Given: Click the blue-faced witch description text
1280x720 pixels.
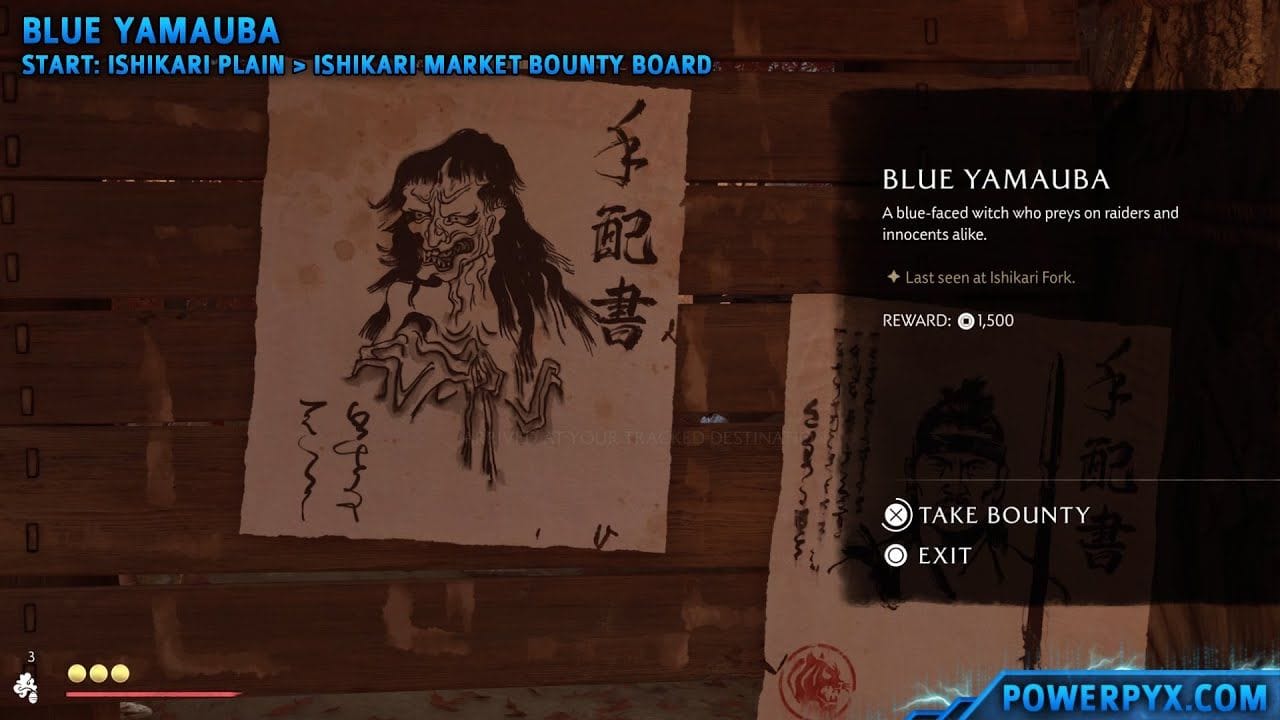Looking at the screenshot, I should pos(1030,222).
